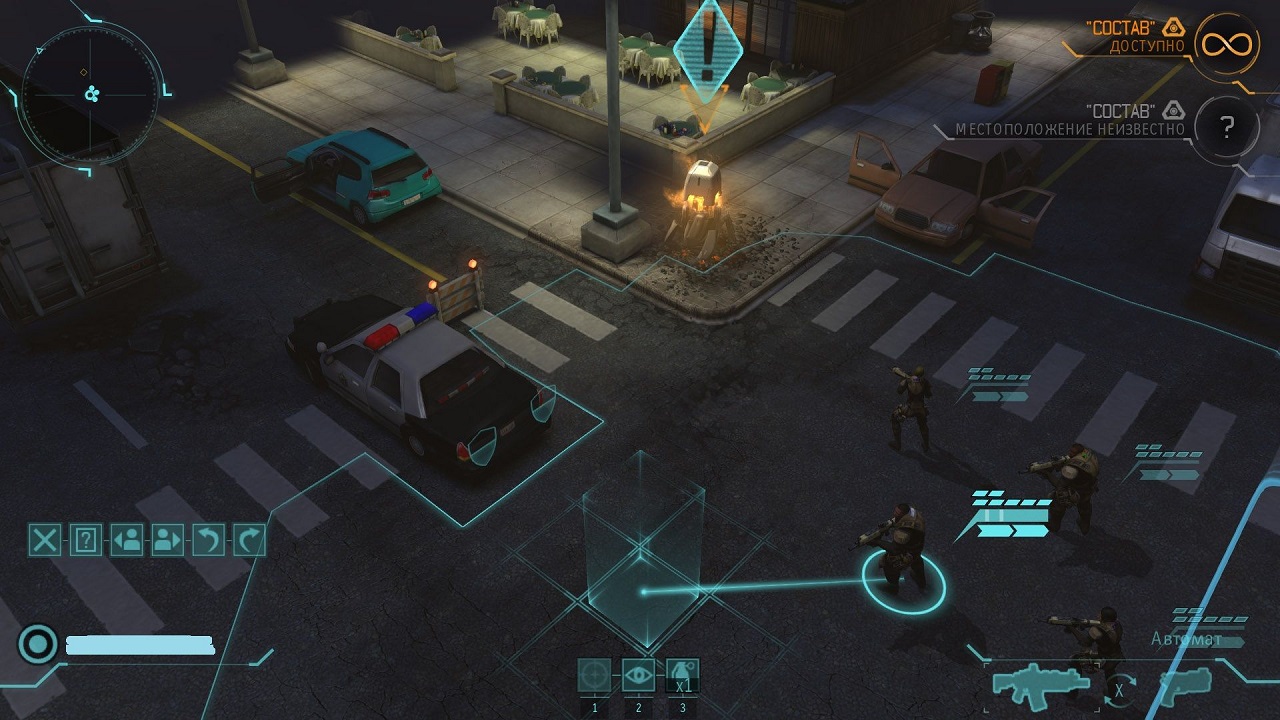Activate the crosshair fire ability
Image resolution: width=1280 pixels, height=720 pixels.
click(595, 676)
